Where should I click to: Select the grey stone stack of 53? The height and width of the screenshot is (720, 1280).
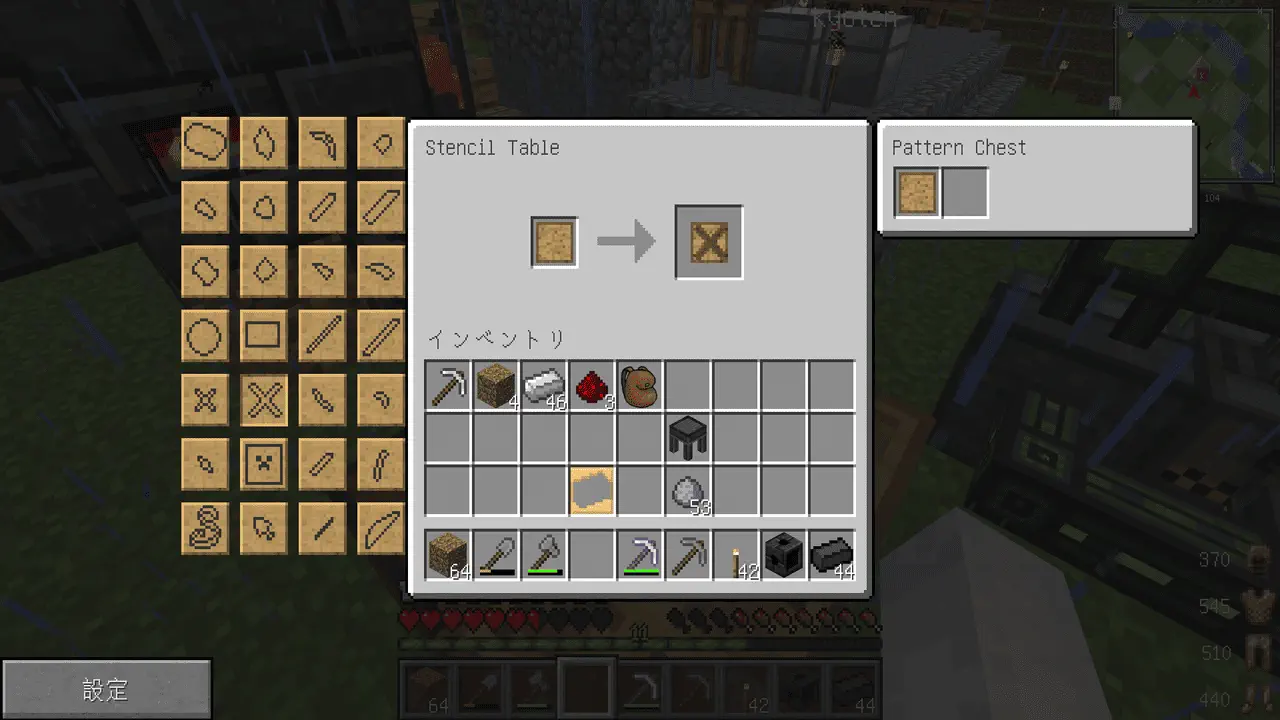(x=688, y=491)
